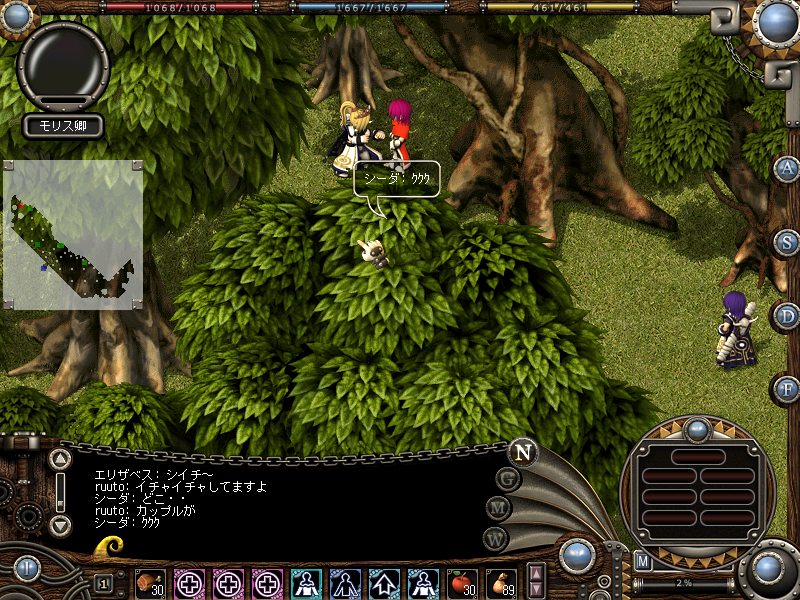Click the chat log down arrow button
The width and height of the screenshot is (800, 600).
click(x=61, y=525)
